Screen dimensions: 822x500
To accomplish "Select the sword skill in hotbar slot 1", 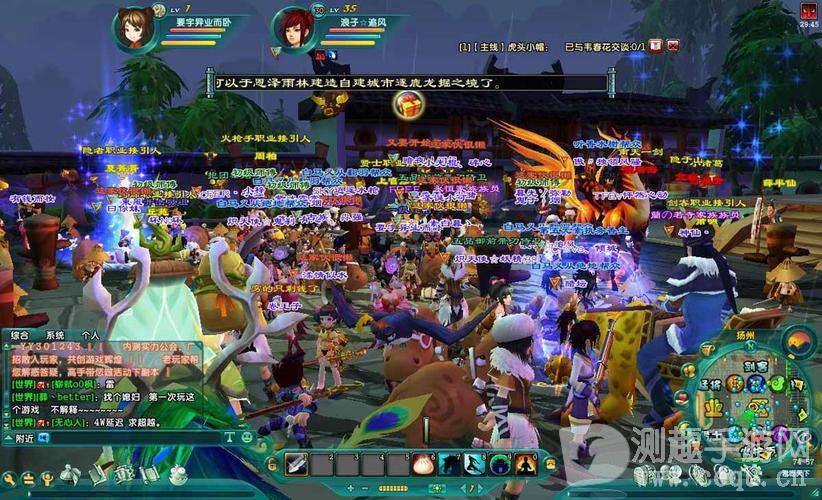I will (296, 463).
